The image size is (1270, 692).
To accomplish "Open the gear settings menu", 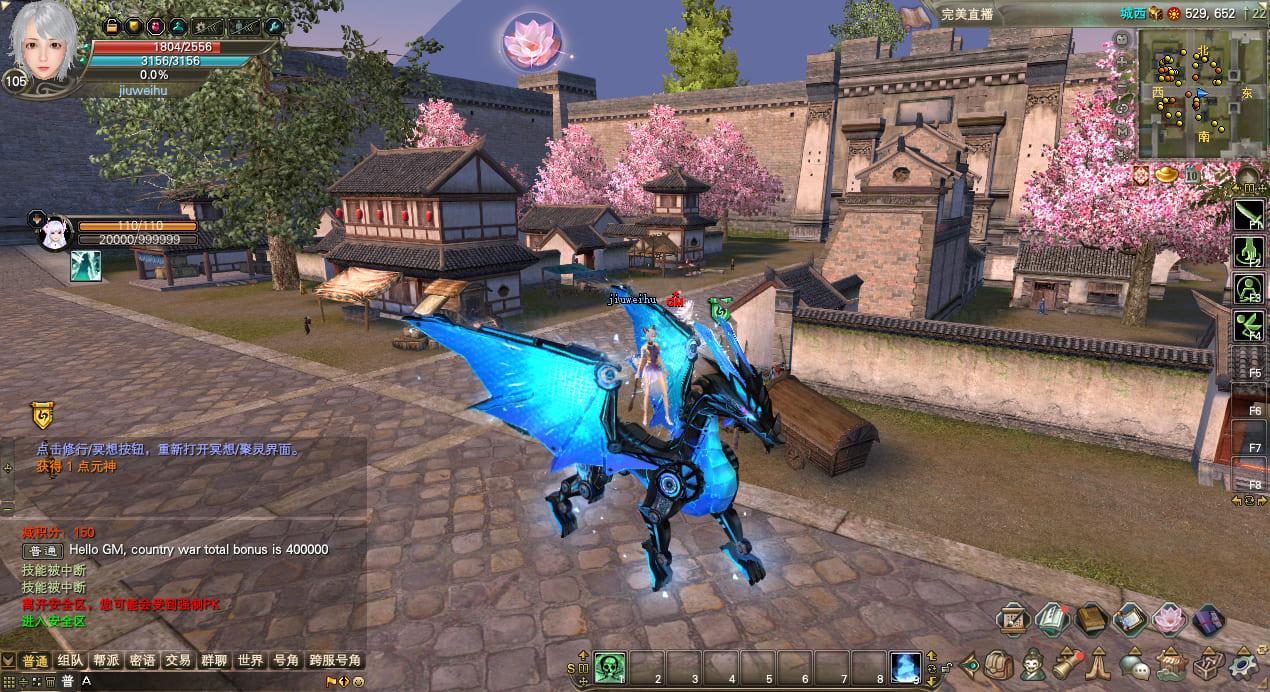I will click(1245, 664).
